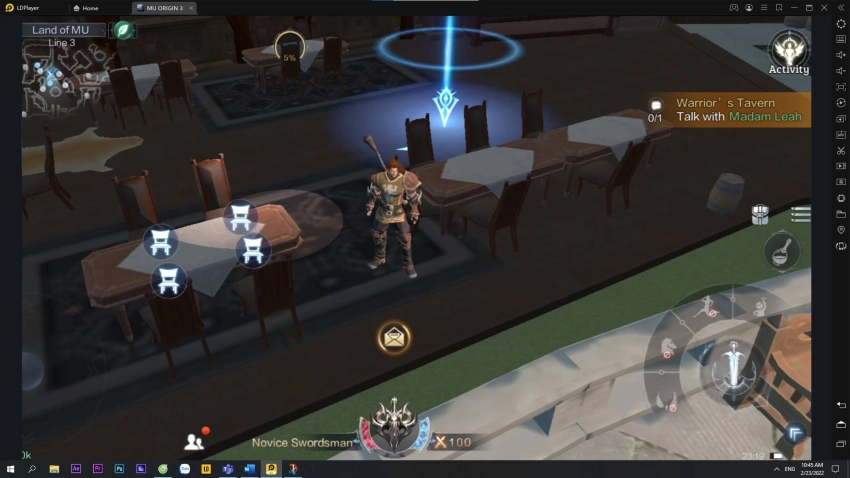Click the green leaf icon beside Land of MU
The height and width of the screenshot is (478, 850).
click(x=123, y=30)
